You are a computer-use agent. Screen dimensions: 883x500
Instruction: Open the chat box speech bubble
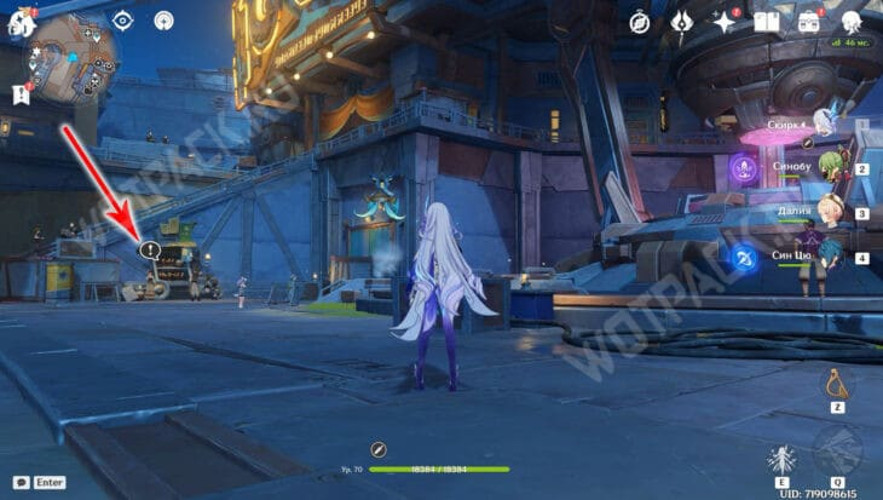(21, 482)
